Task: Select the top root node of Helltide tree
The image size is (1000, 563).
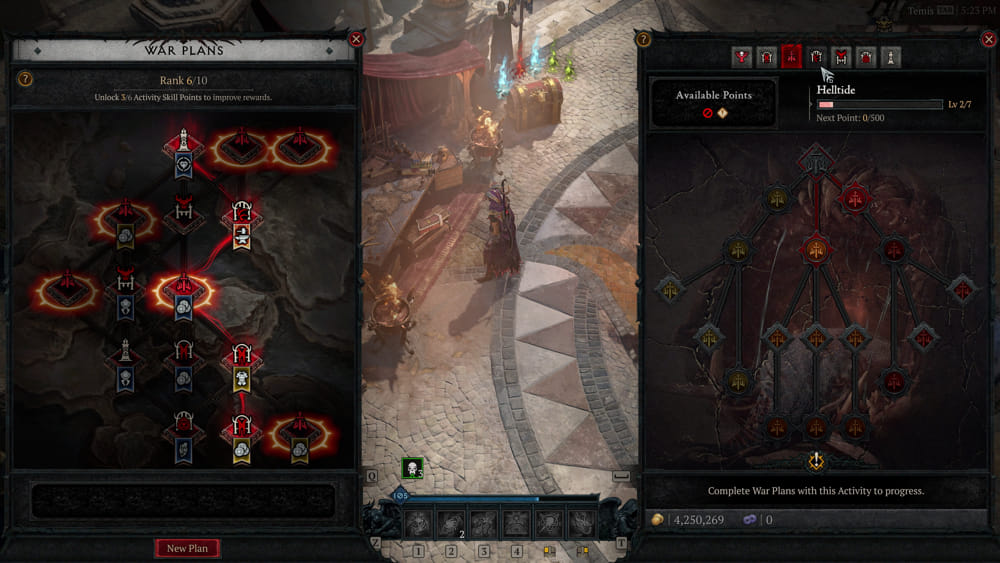Action: click(816, 160)
